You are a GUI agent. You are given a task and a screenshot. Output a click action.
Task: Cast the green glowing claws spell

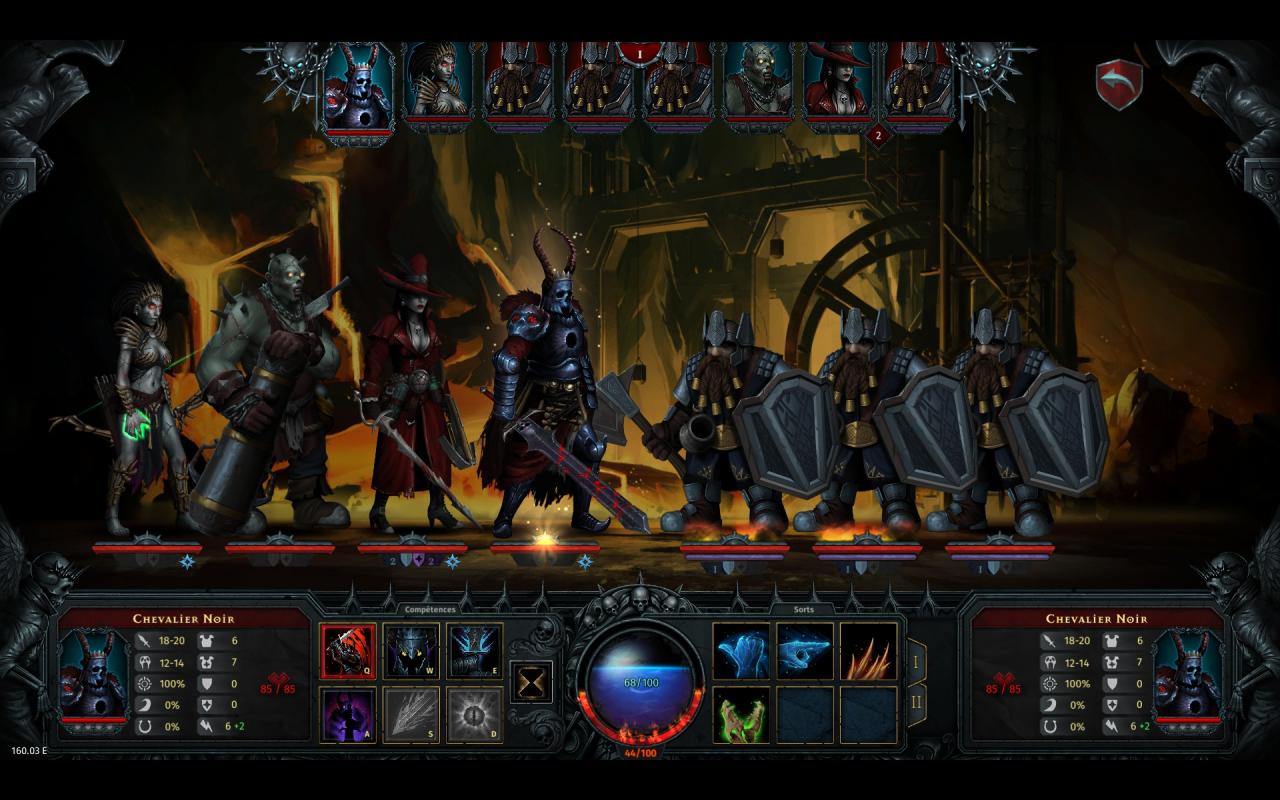[741, 714]
